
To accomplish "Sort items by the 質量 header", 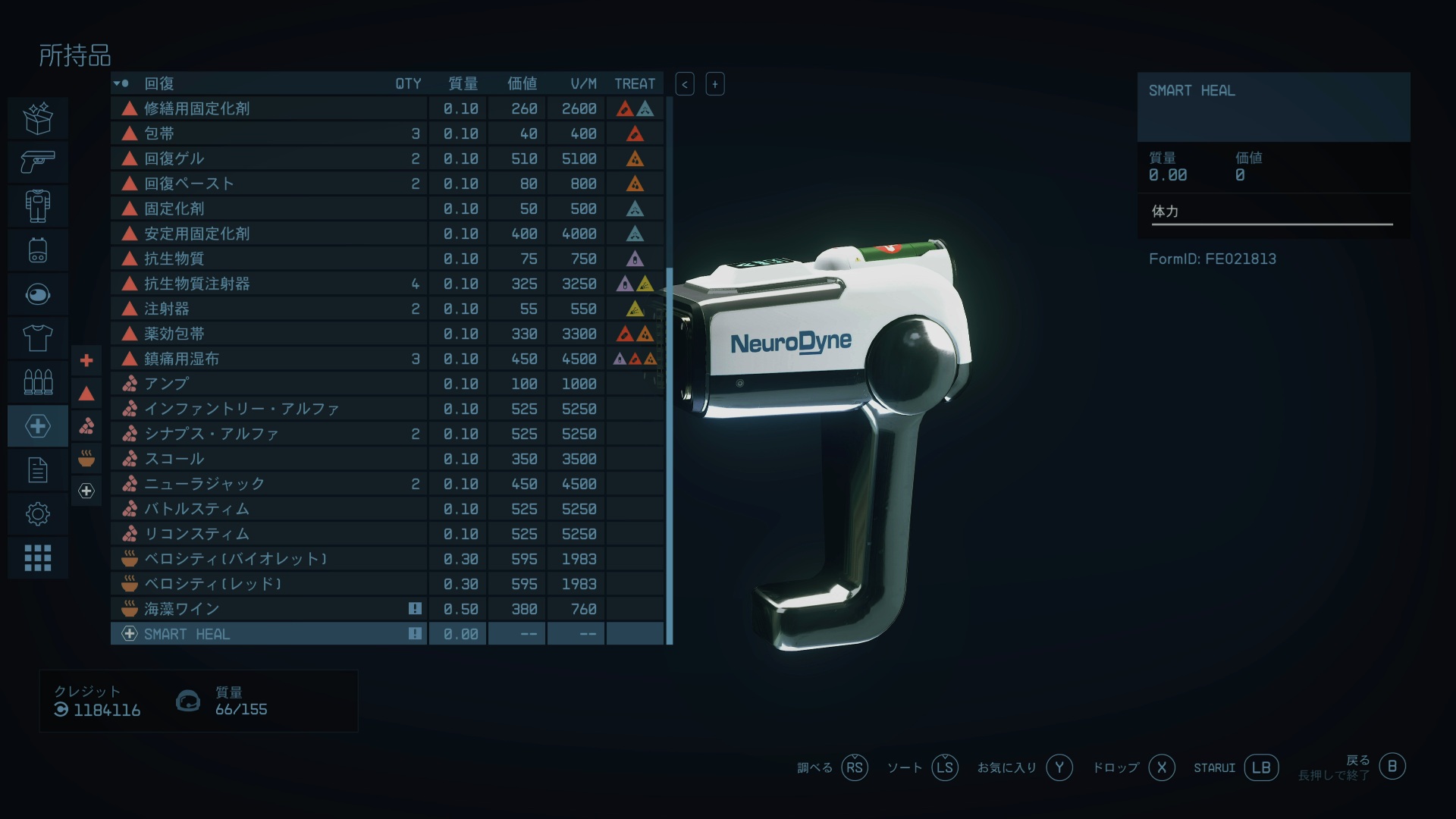I will pos(463,83).
